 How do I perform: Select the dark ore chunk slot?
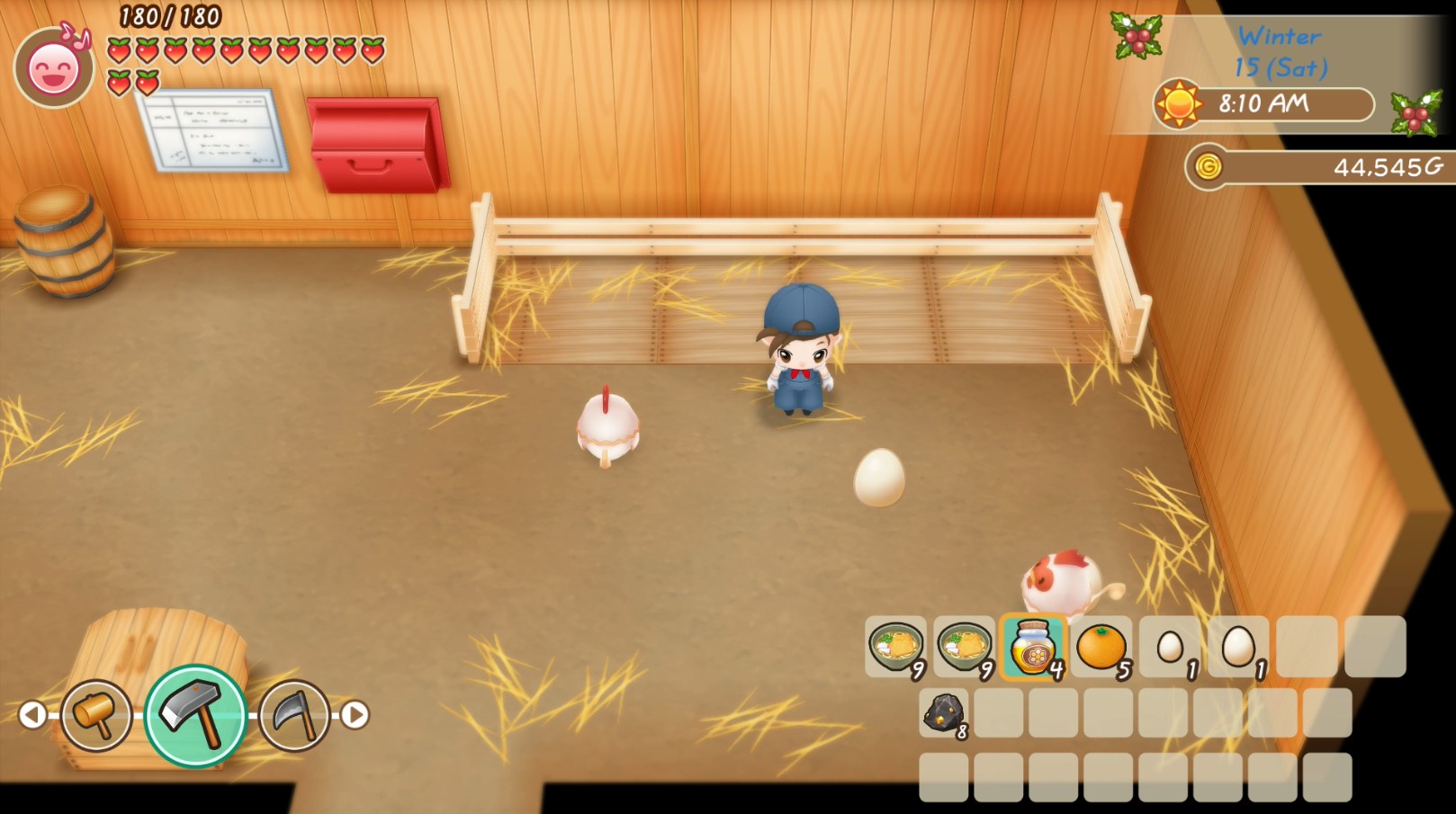943,713
